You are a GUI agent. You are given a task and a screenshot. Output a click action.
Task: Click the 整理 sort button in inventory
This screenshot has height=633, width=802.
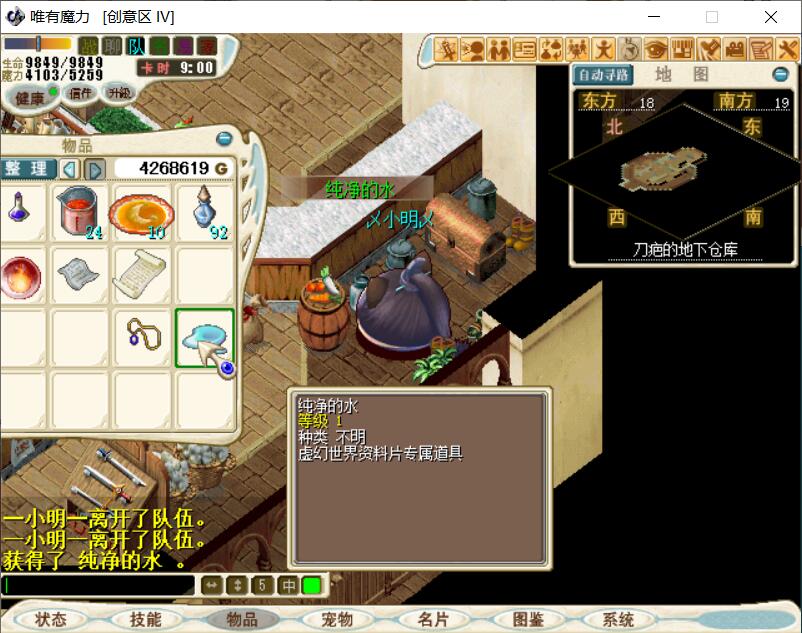(x=27, y=168)
